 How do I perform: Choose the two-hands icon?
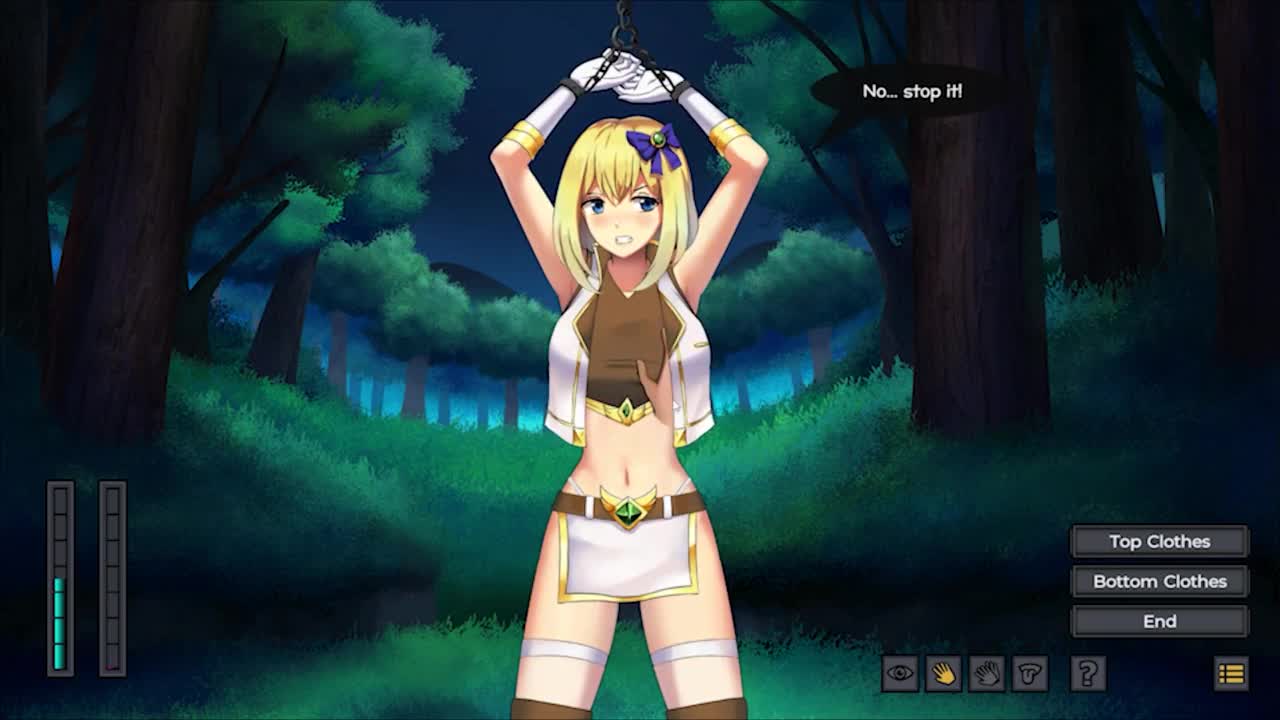[x=986, y=673]
